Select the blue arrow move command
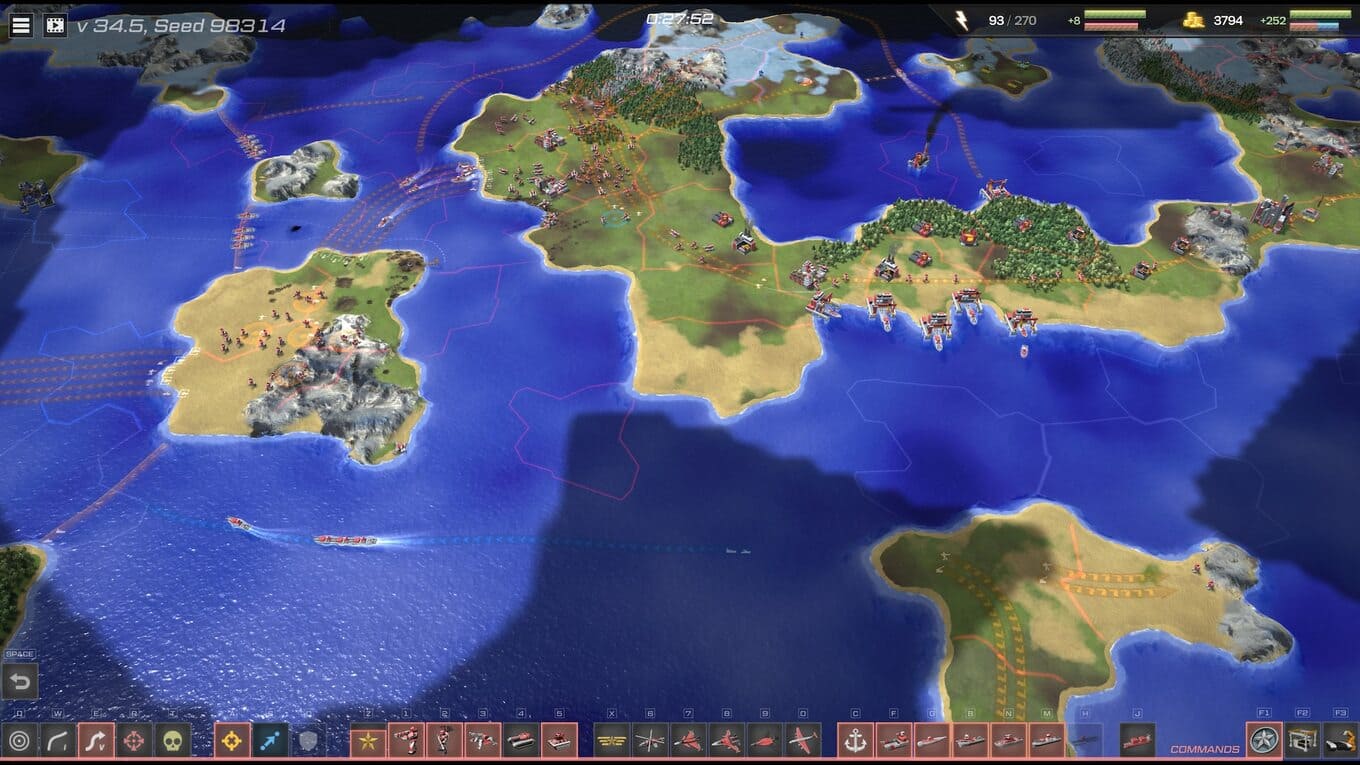Viewport: 1360px width, 765px height. click(x=270, y=741)
